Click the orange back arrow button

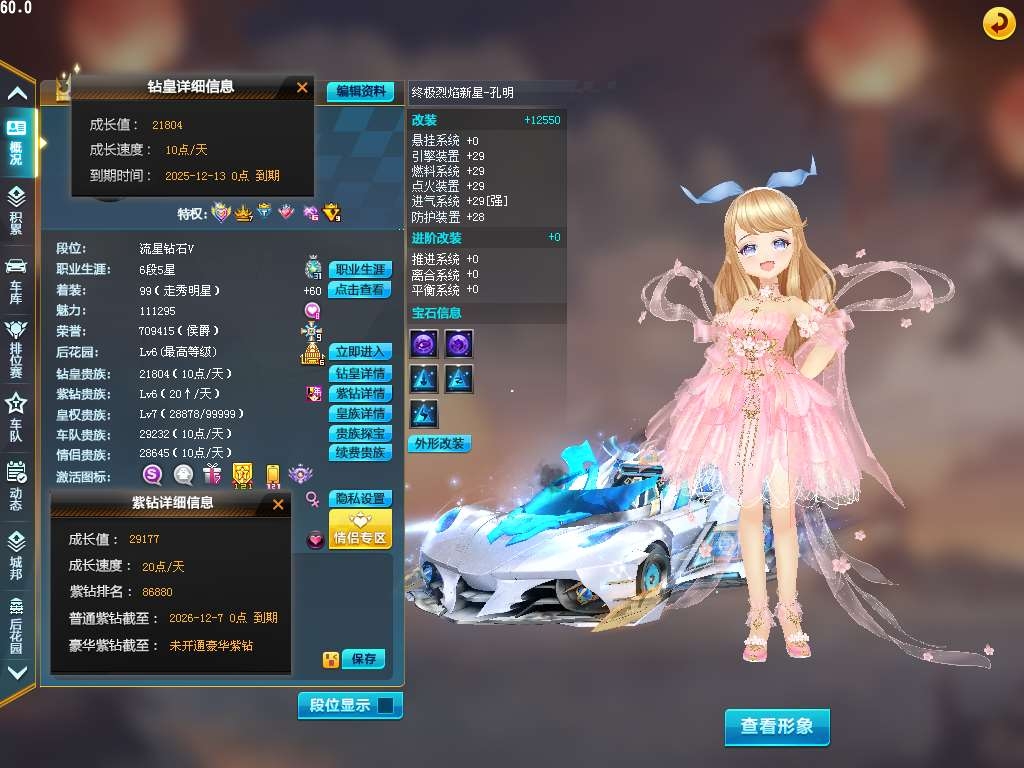coord(998,23)
